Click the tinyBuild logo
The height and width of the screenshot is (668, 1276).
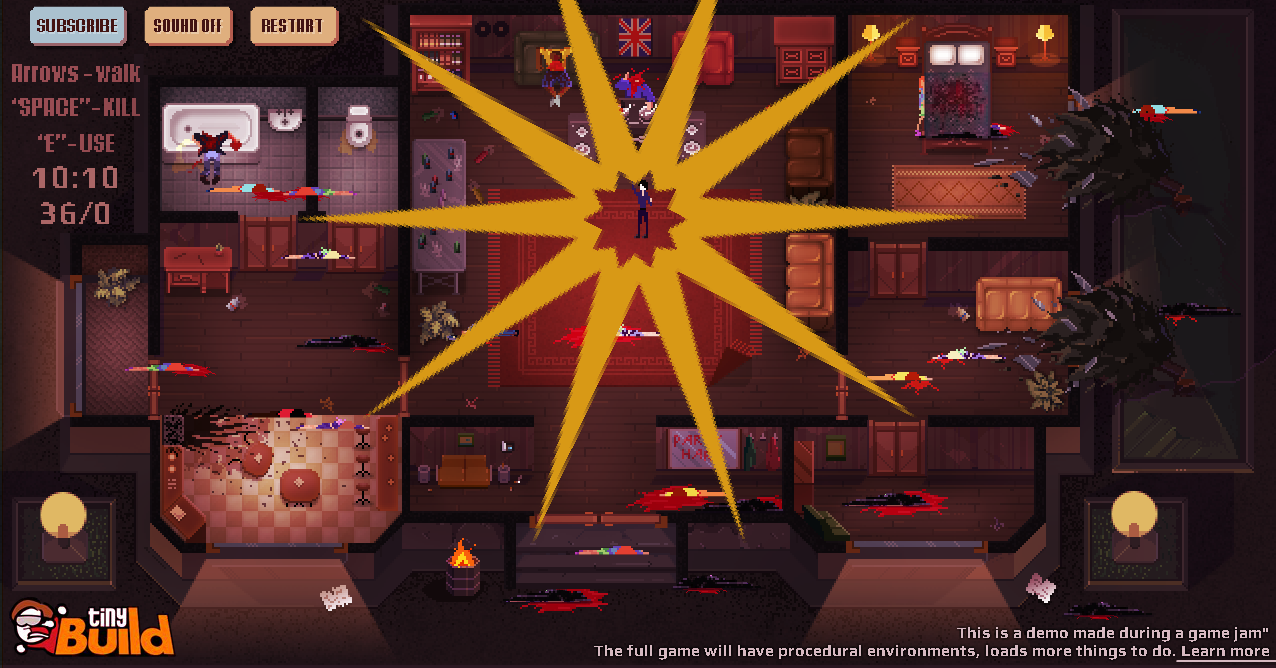[x=93, y=627]
